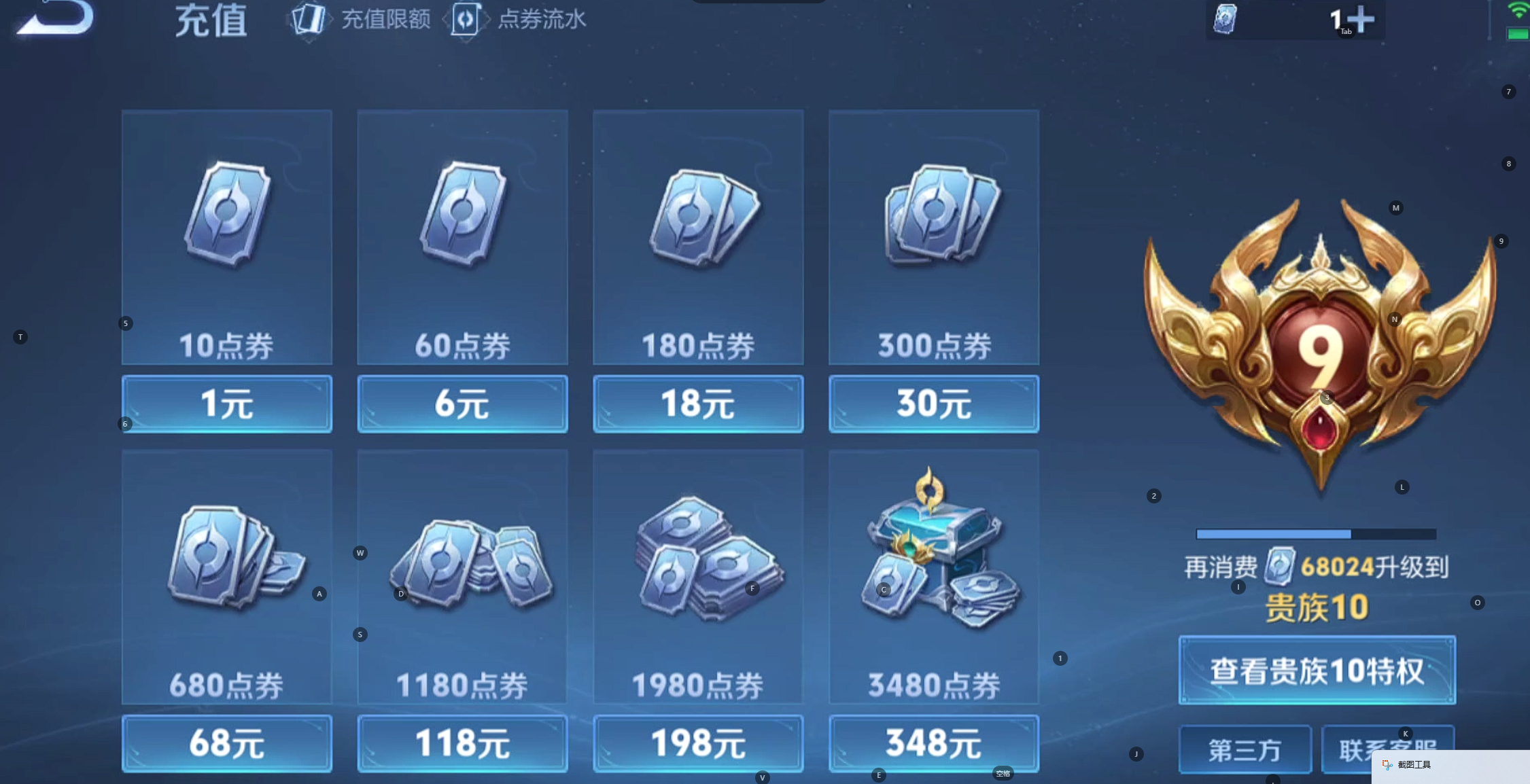Select the 180点券 card tile
The image size is (1530, 784).
697,237
